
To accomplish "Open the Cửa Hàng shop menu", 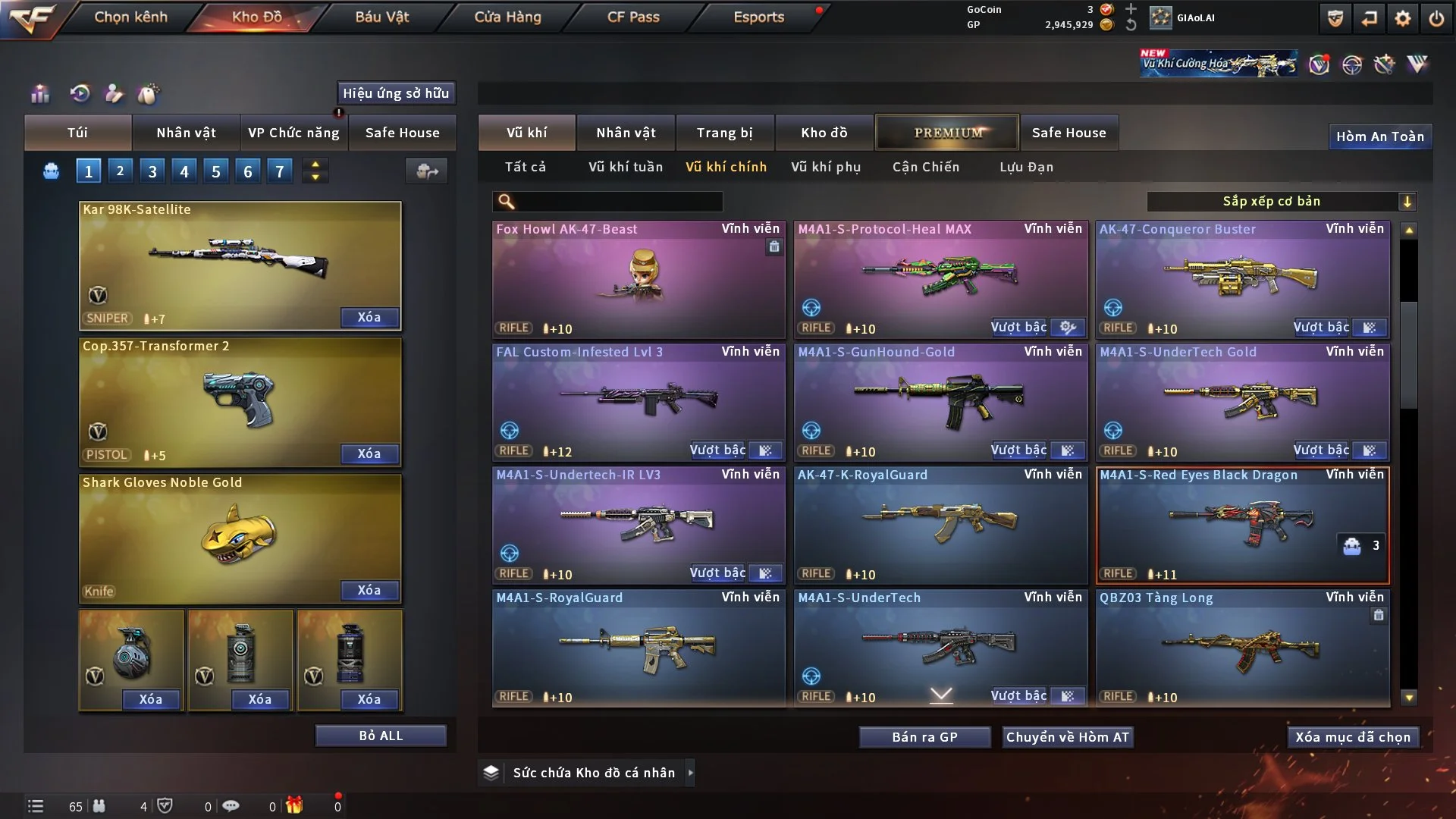I will 507,17.
